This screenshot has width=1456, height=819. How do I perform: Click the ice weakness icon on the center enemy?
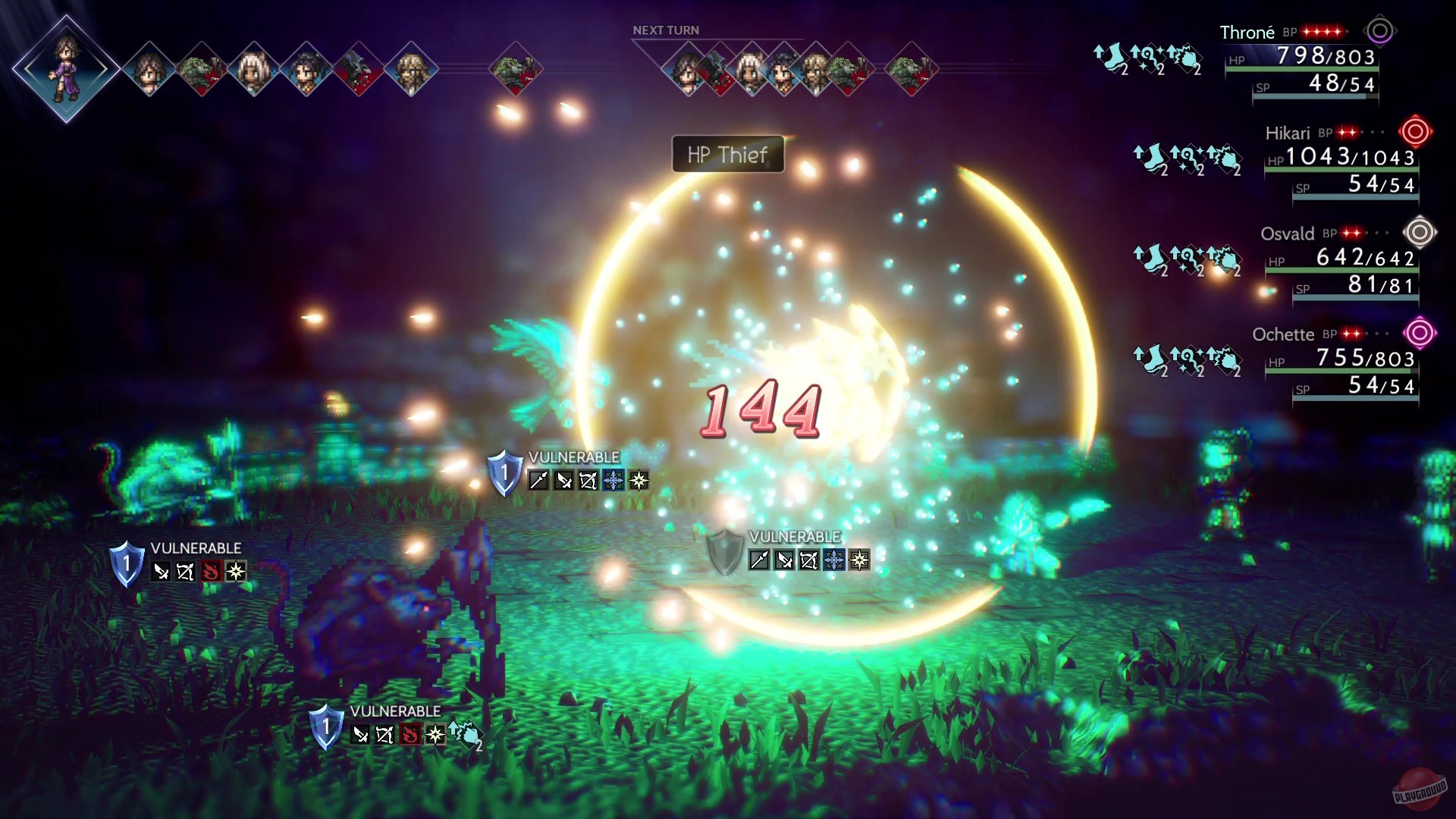(834, 558)
